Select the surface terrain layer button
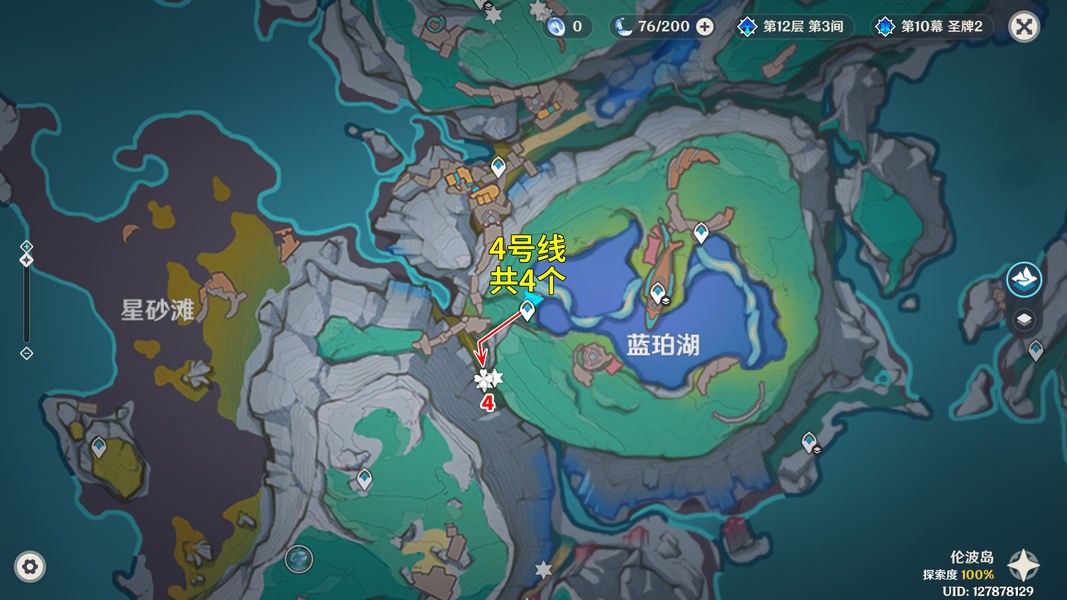Image resolution: width=1067 pixels, height=600 pixels. (x=1024, y=279)
